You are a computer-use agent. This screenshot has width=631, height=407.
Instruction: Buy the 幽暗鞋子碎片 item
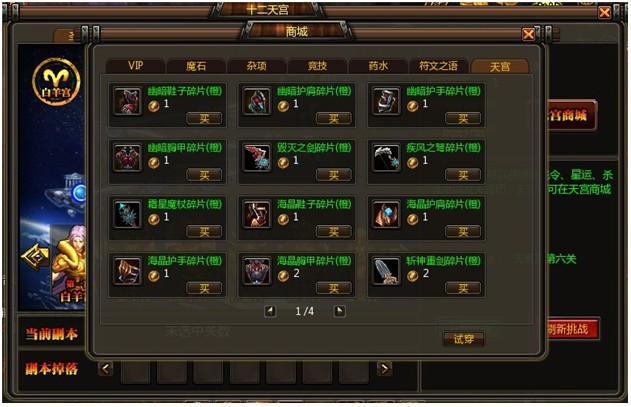click(205, 118)
